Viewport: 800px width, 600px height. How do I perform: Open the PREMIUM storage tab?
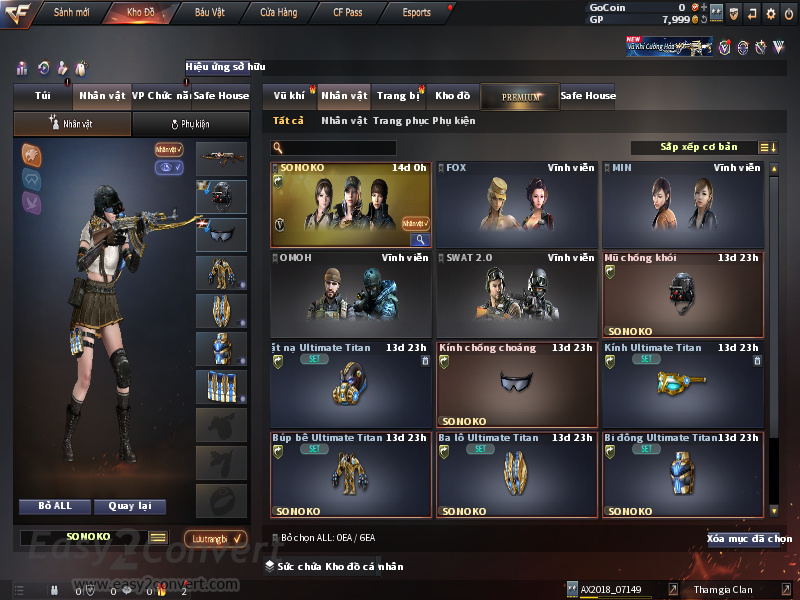coord(520,97)
